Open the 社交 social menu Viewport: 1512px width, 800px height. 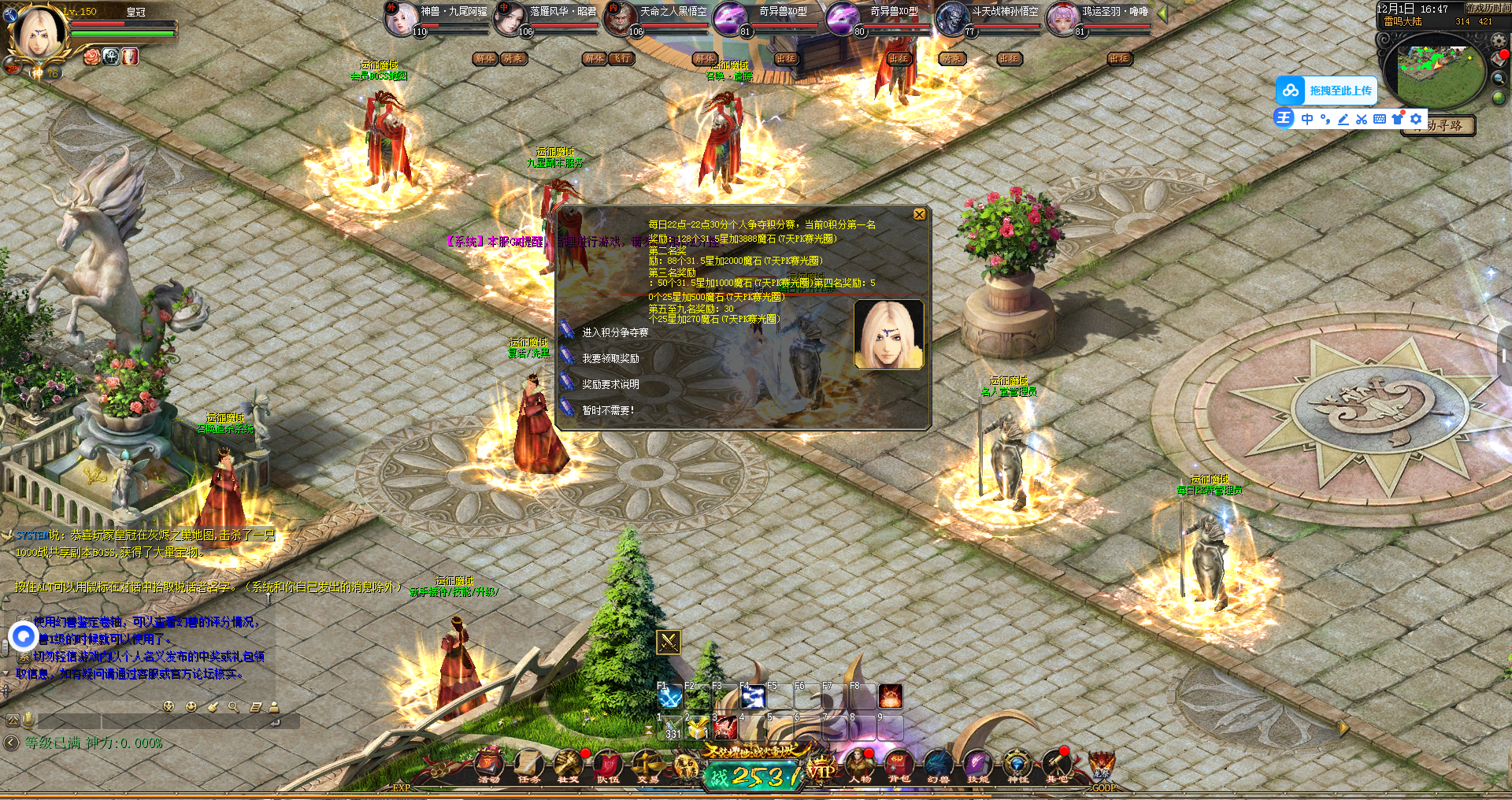pos(568,765)
